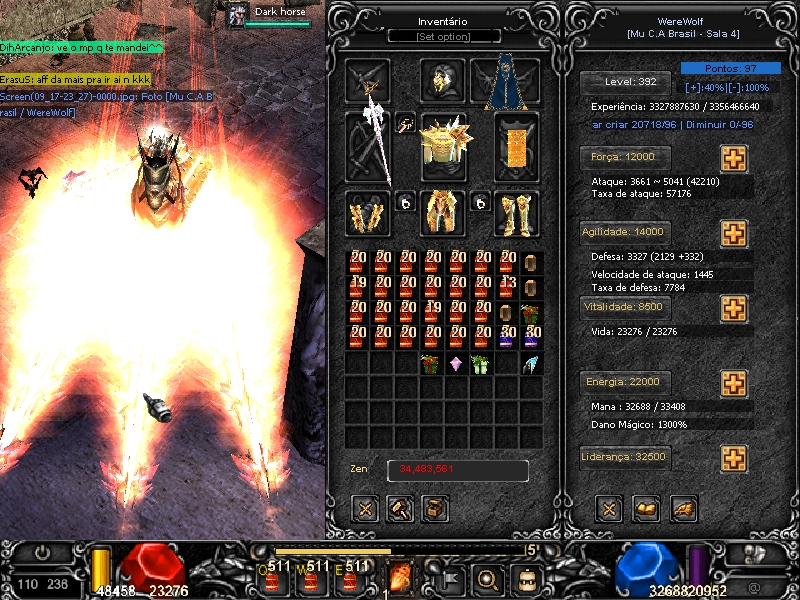The width and height of the screenshot is (800, 600).
Task: Close the Inventário panel
Action: pos(365,508)
